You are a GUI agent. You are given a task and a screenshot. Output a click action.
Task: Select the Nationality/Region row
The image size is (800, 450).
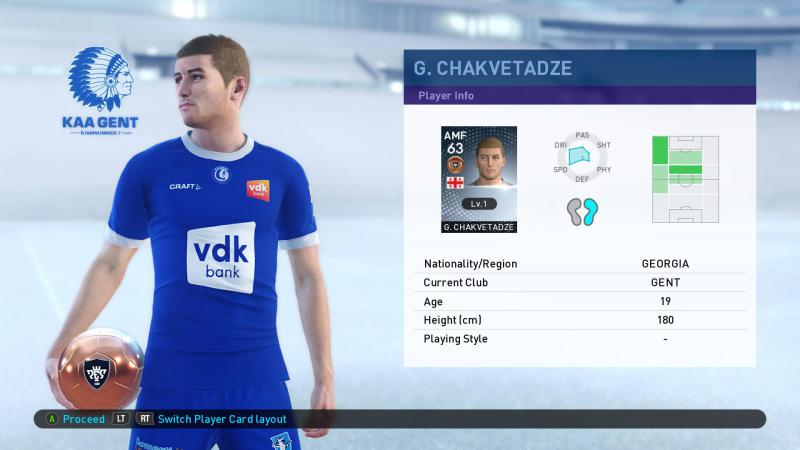(x=579, y=264)
